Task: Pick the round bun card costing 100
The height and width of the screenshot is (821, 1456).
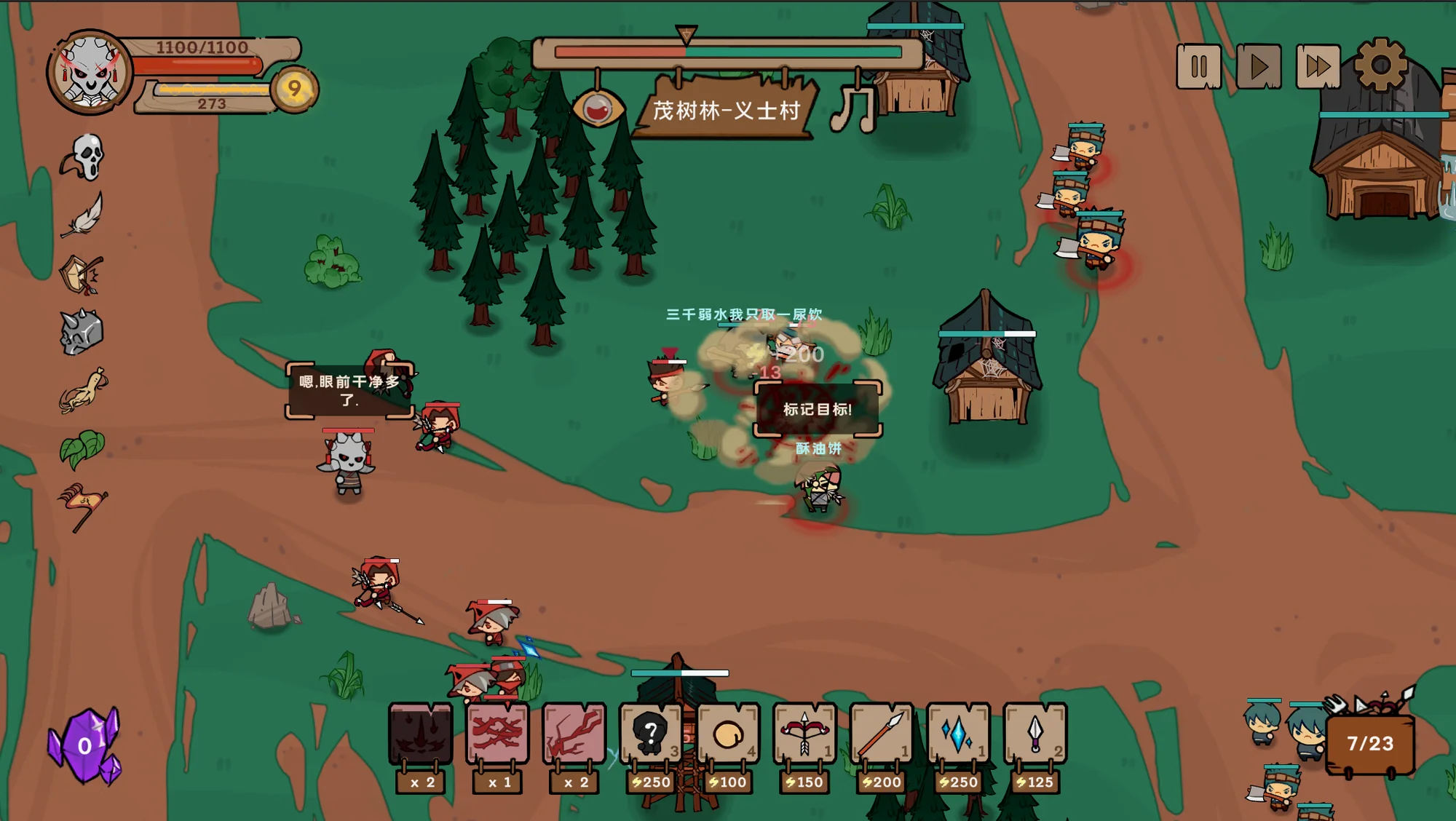Action: (x=727, y=733)
